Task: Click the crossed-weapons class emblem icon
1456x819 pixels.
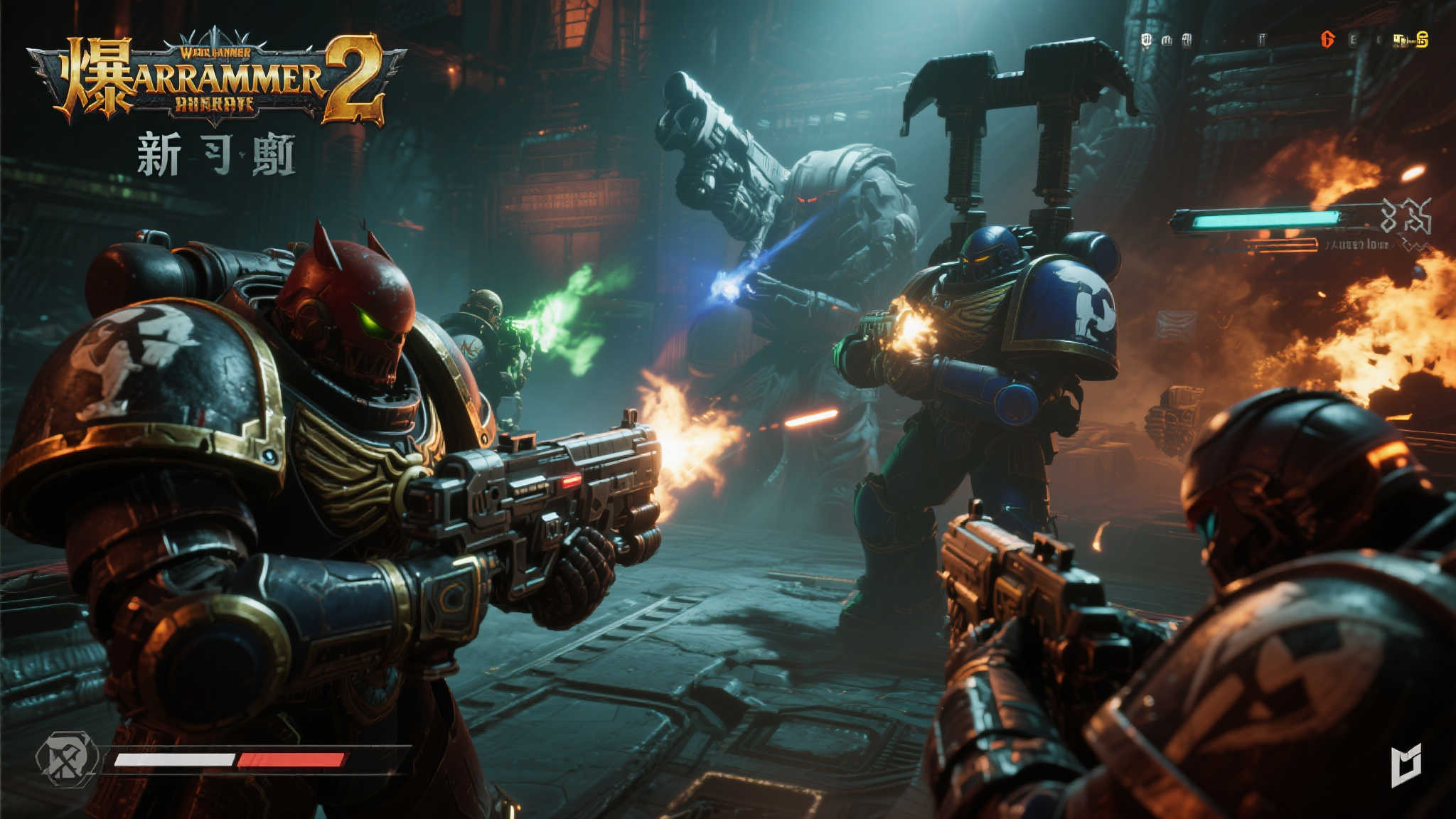Action: pyautogui.click(x=68, y=759)
